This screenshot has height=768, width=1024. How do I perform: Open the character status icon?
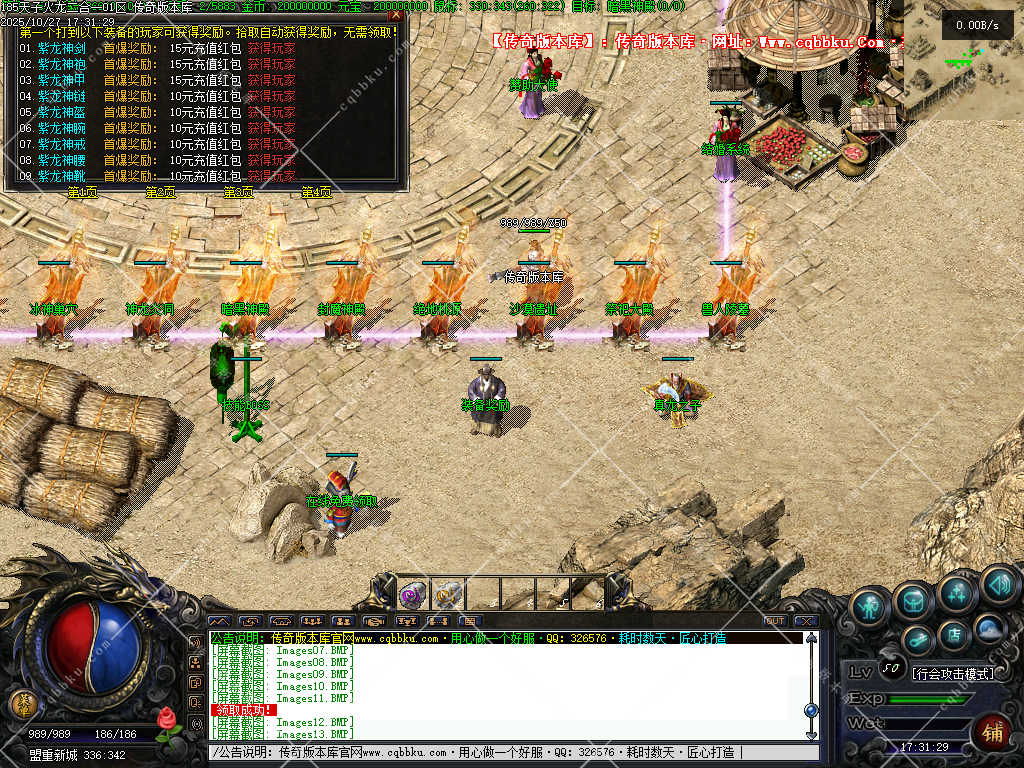(871, 606)
